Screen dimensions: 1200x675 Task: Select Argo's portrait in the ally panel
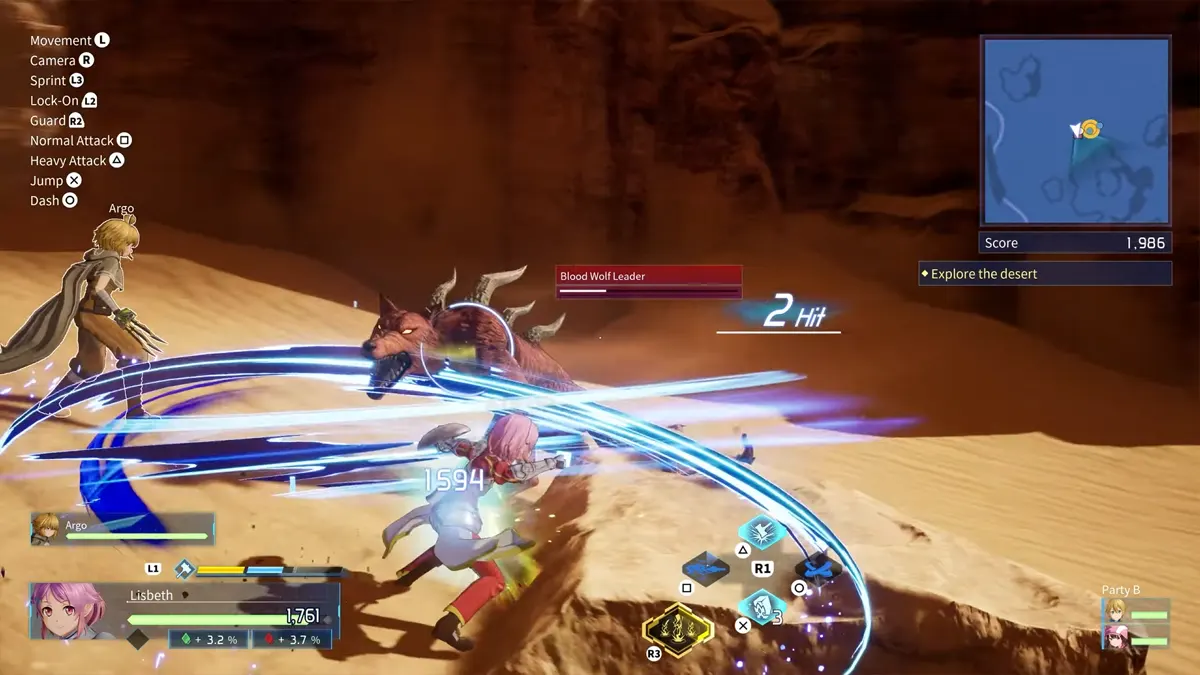click(x=47, y=528)
